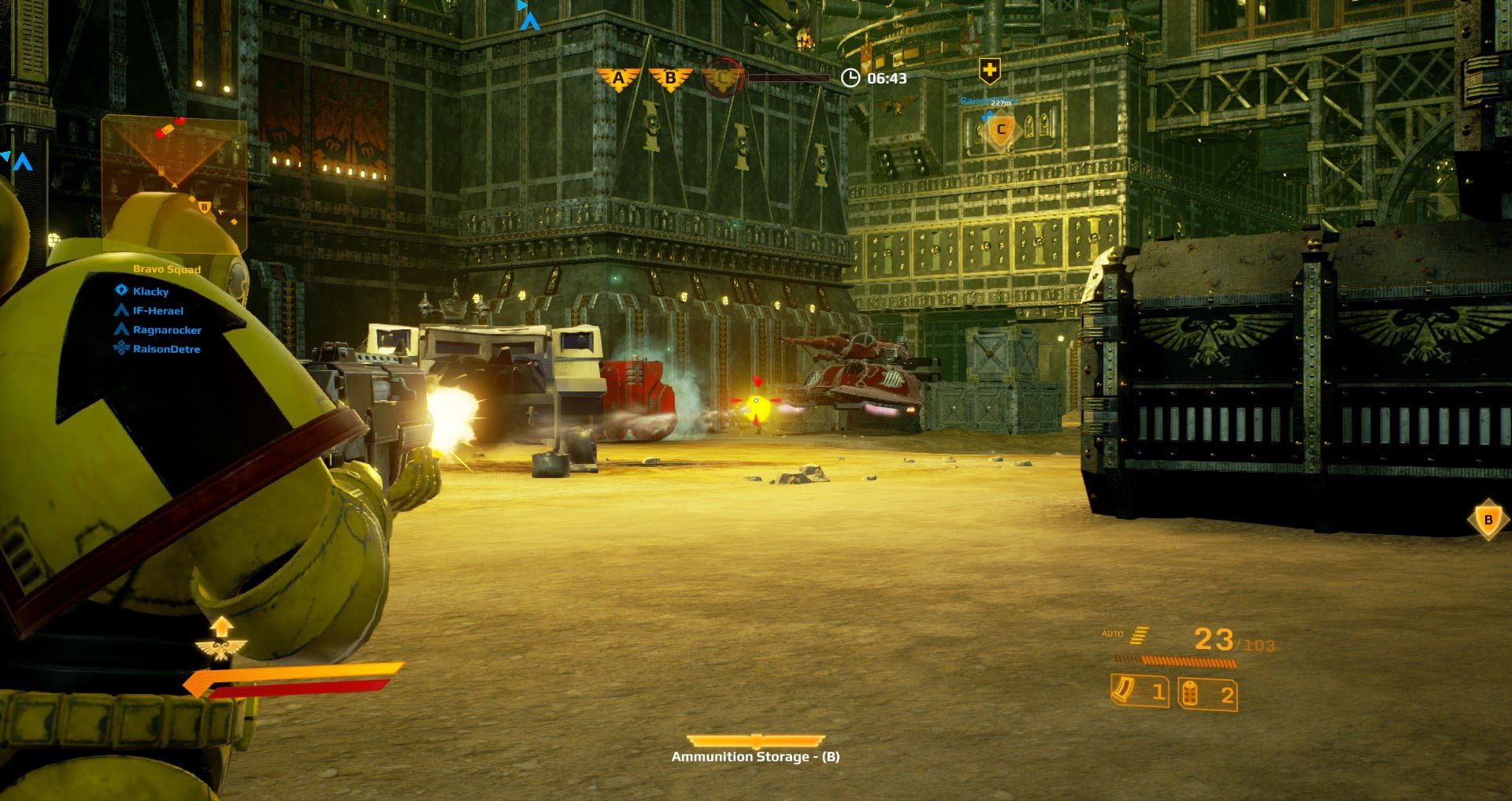This screenshot has height=801, width=1512.
Task: Click the winged Aquila emblem above the health bar
Action: click(x=221, y=648)
